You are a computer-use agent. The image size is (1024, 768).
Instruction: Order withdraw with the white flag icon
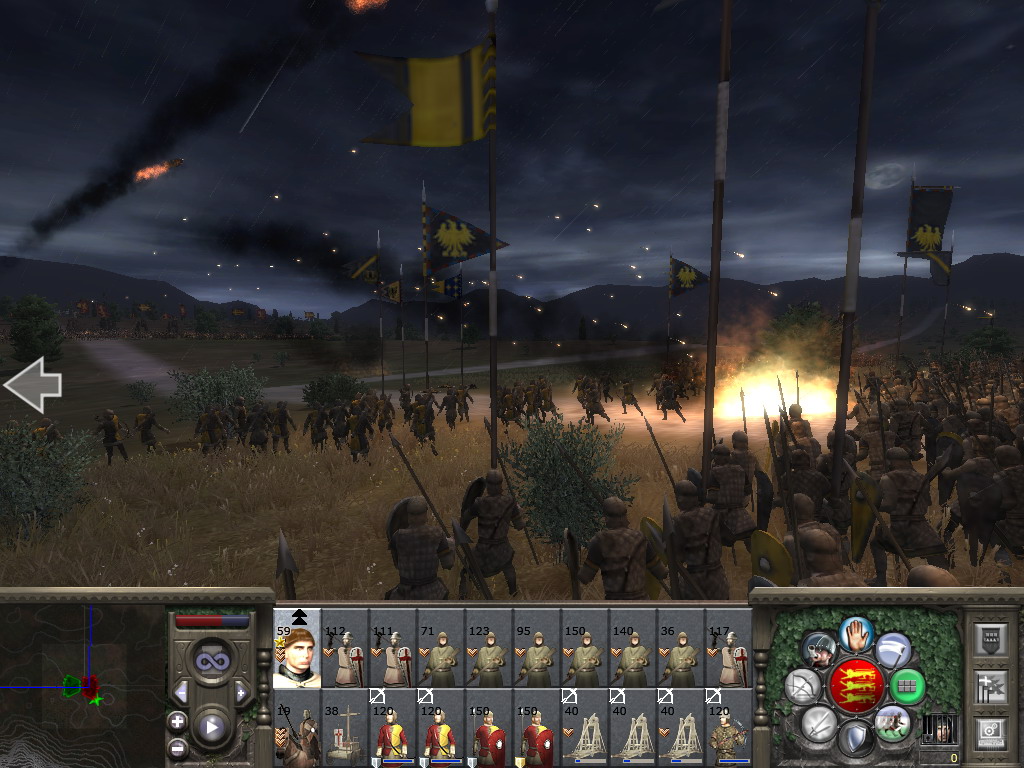click(x=892, y=650)
